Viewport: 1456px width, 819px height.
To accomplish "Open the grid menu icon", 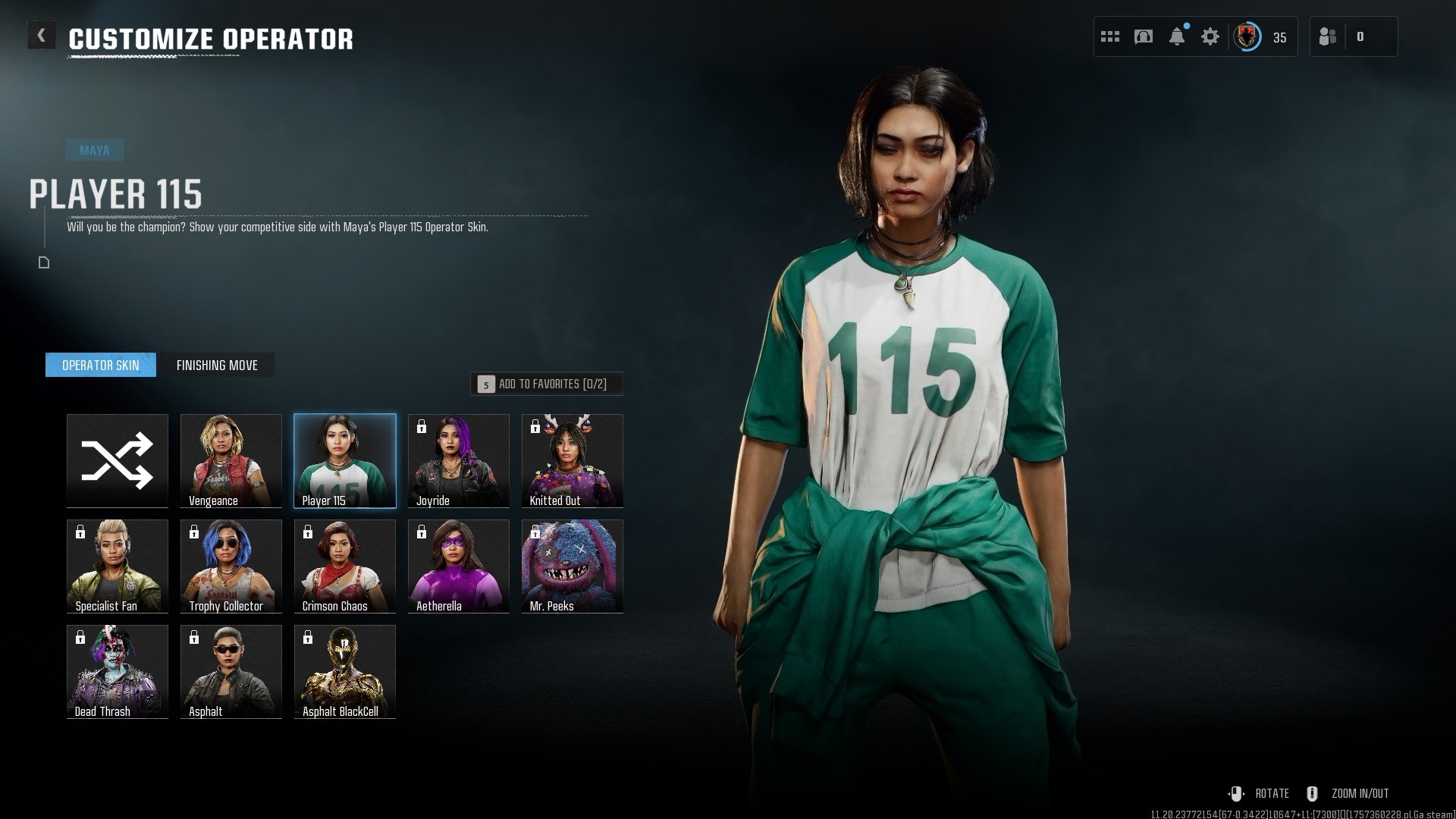I will (x=1110, y=36).
